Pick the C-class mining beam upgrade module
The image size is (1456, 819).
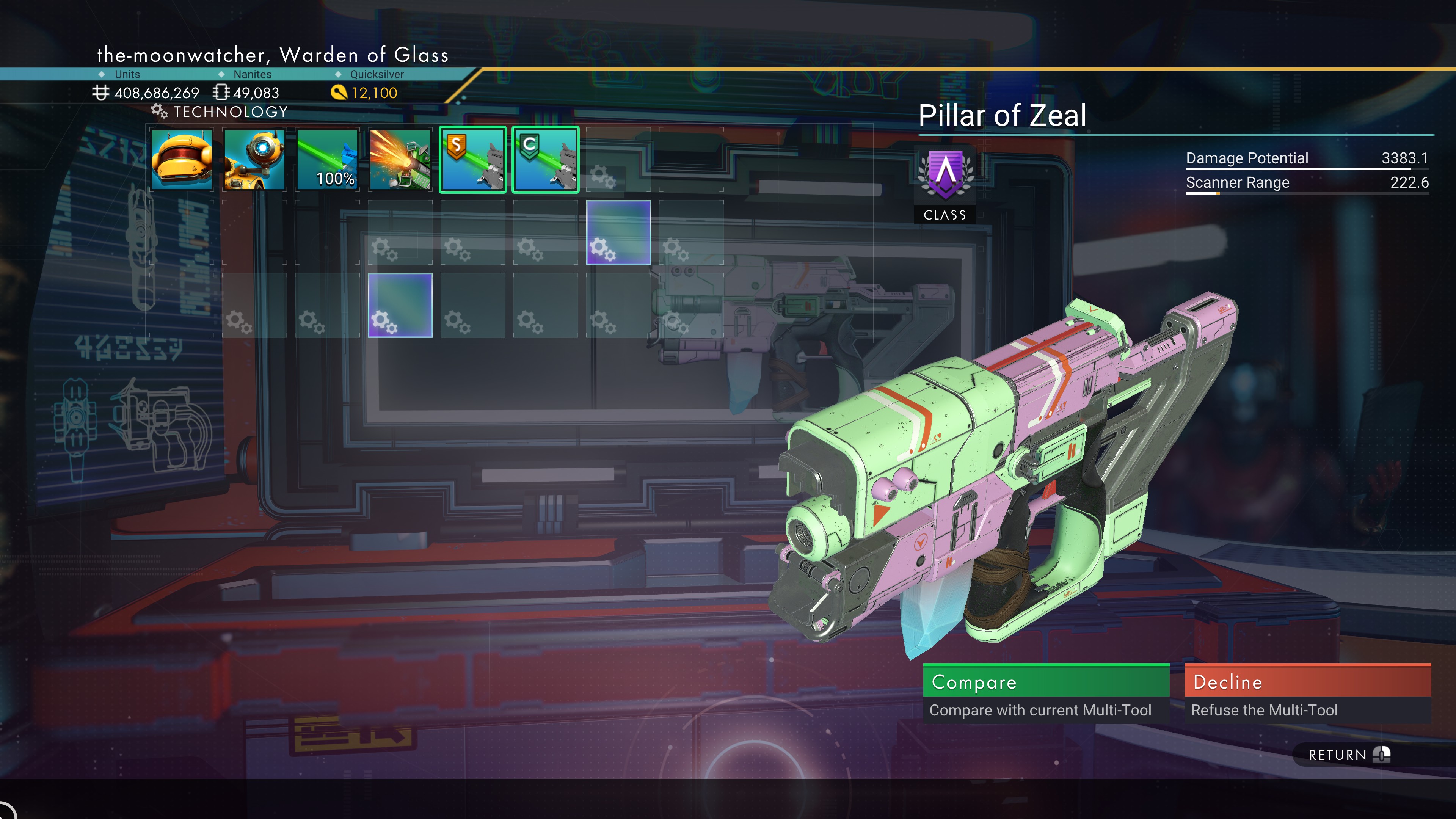coord(546,160)
